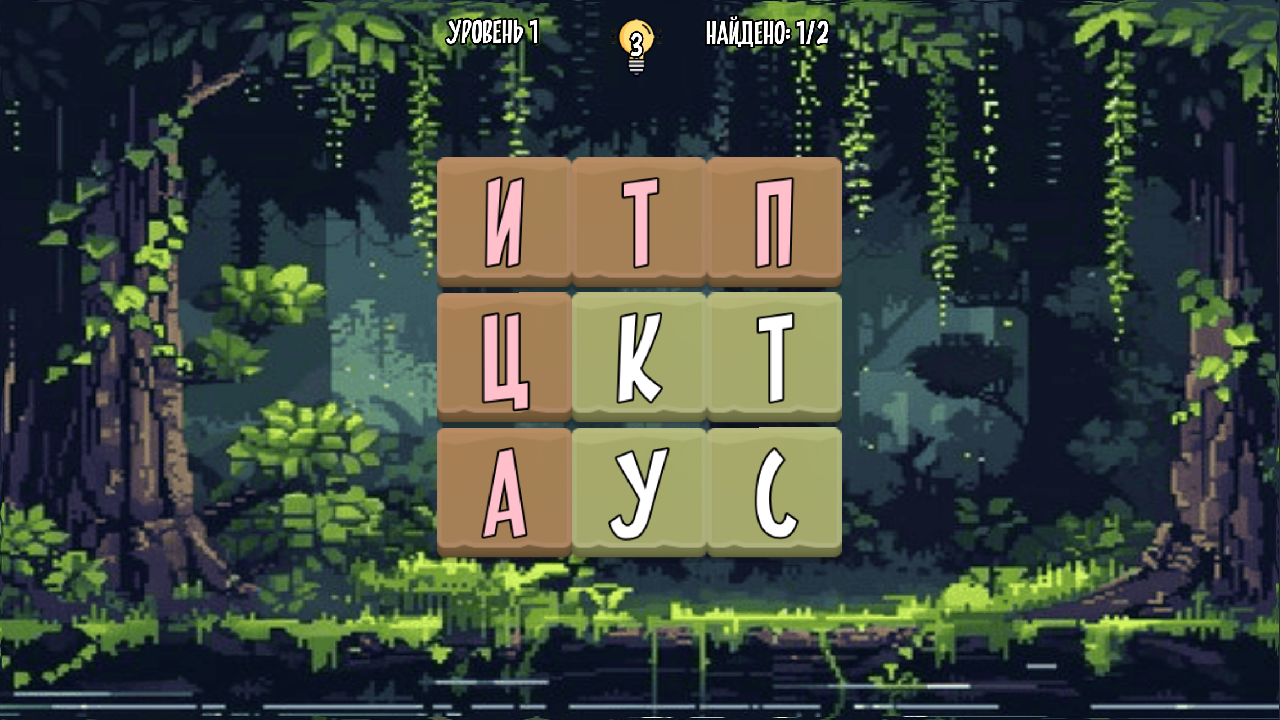Click the Уровень 1 label
Viewport: 1280px width, 720px height.
(492, 31)
